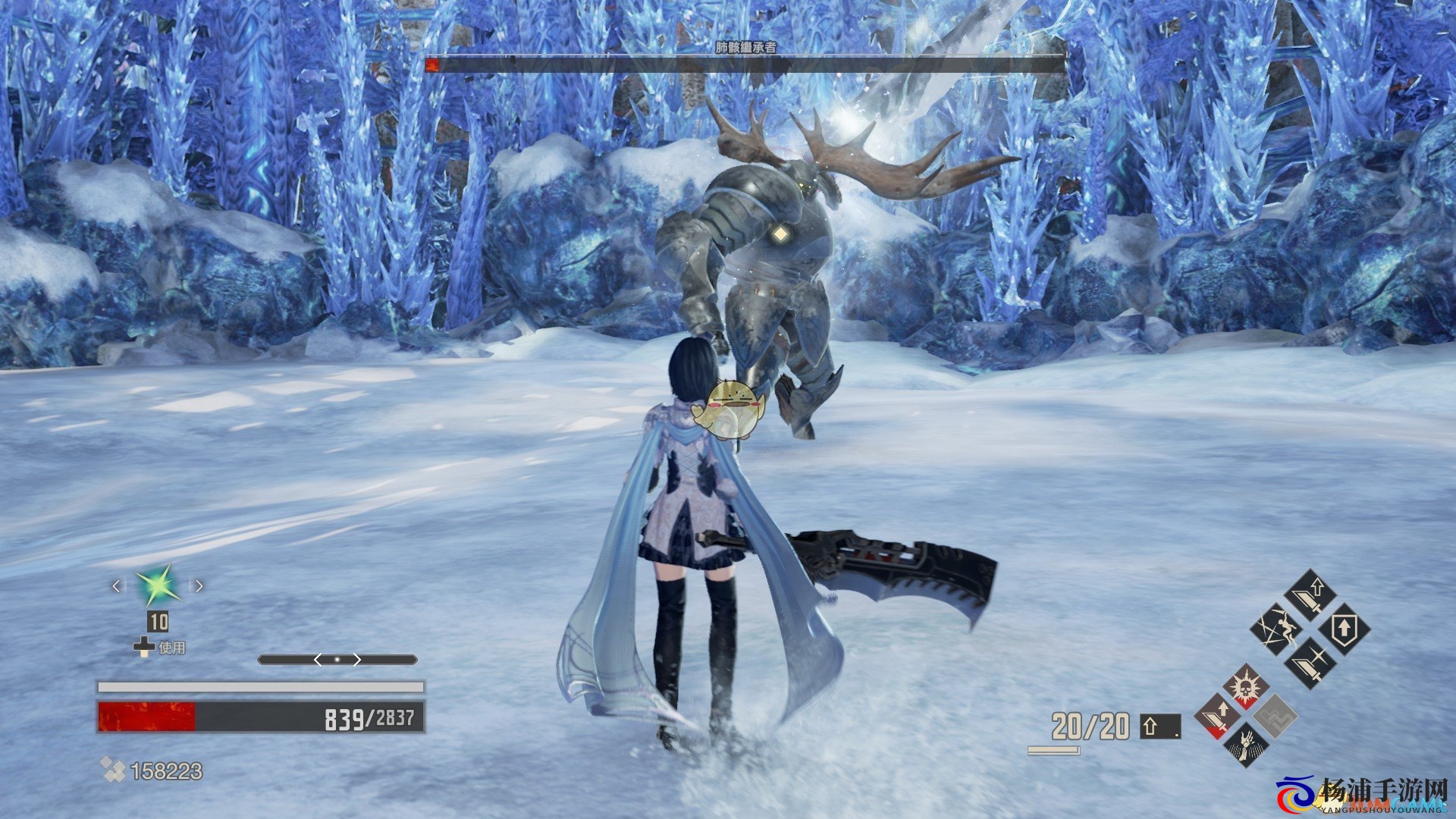Click the greyed-out gift slot

(1276, 716)
